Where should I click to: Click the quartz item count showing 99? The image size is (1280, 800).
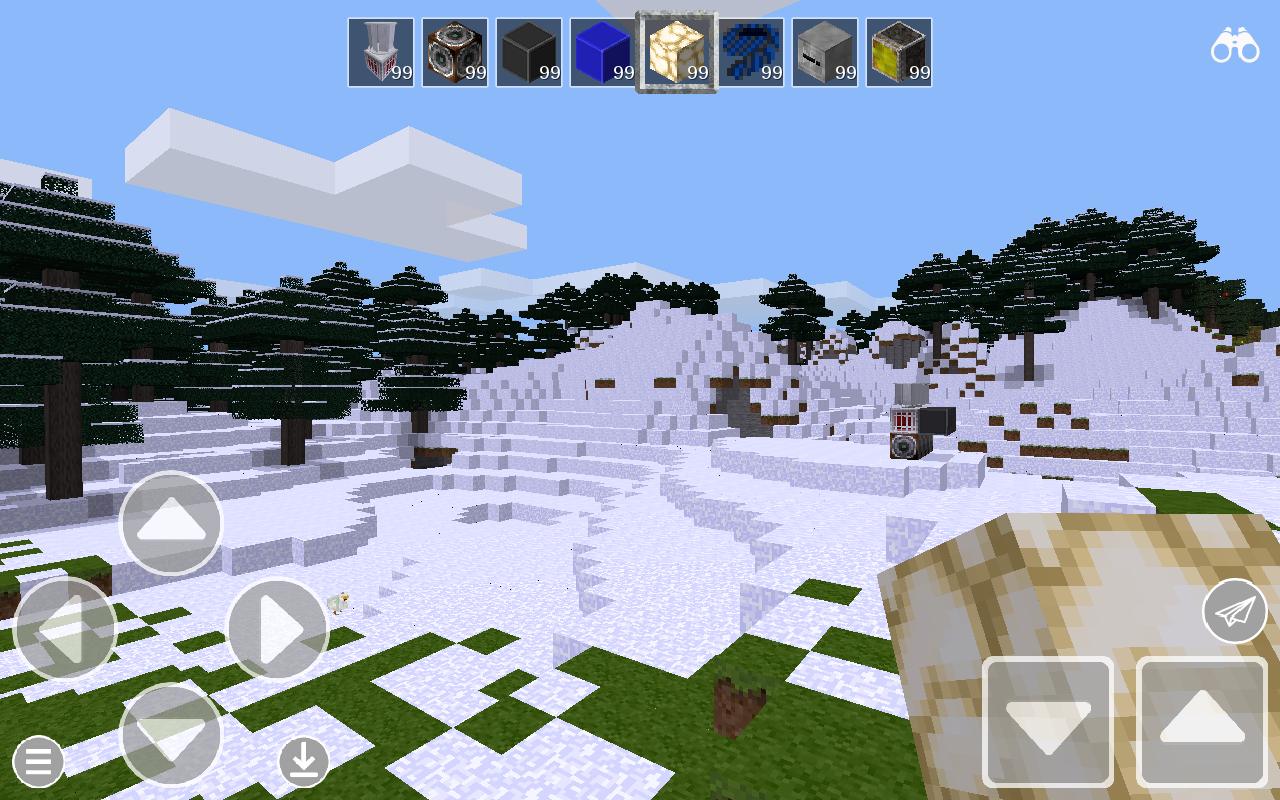697,72
